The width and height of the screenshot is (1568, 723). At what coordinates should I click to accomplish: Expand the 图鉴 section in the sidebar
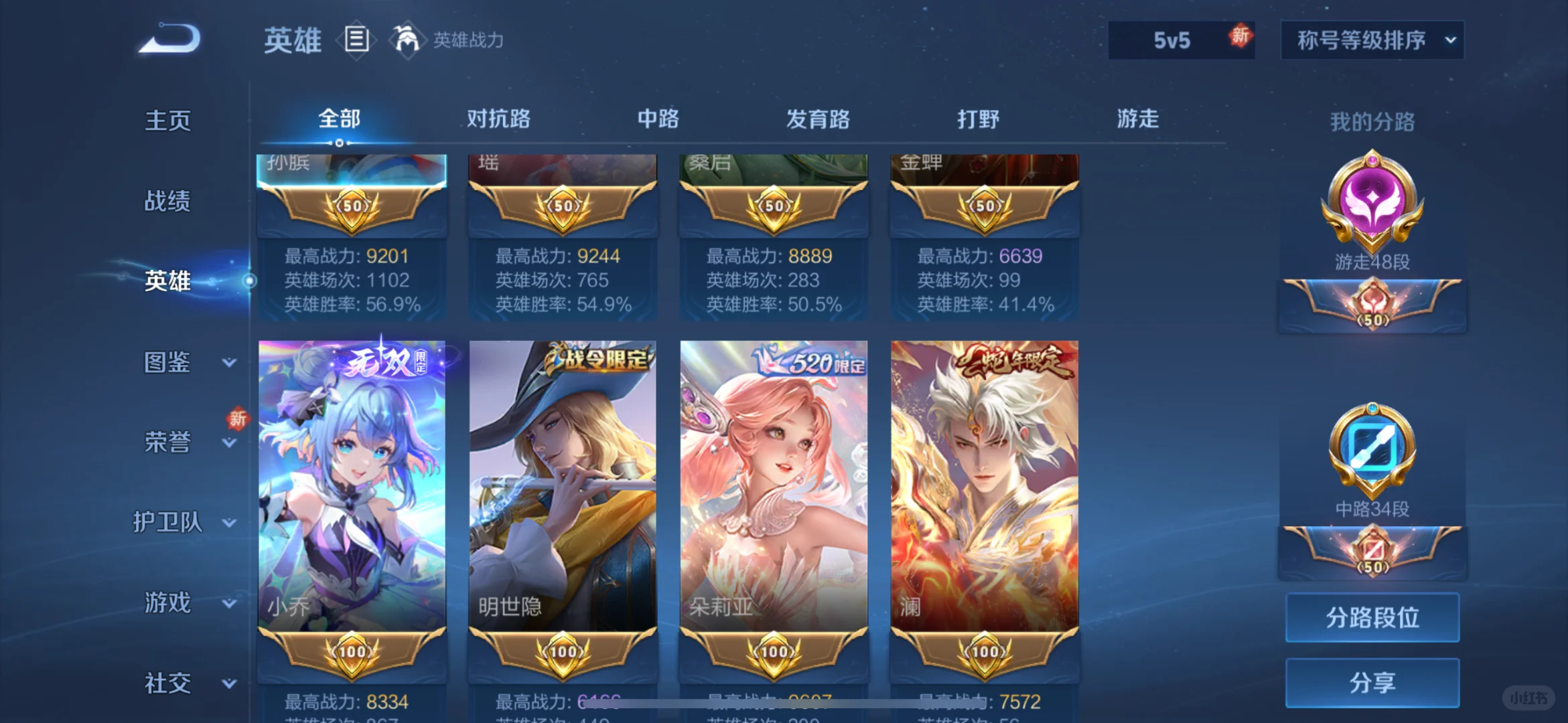[168, 361]
